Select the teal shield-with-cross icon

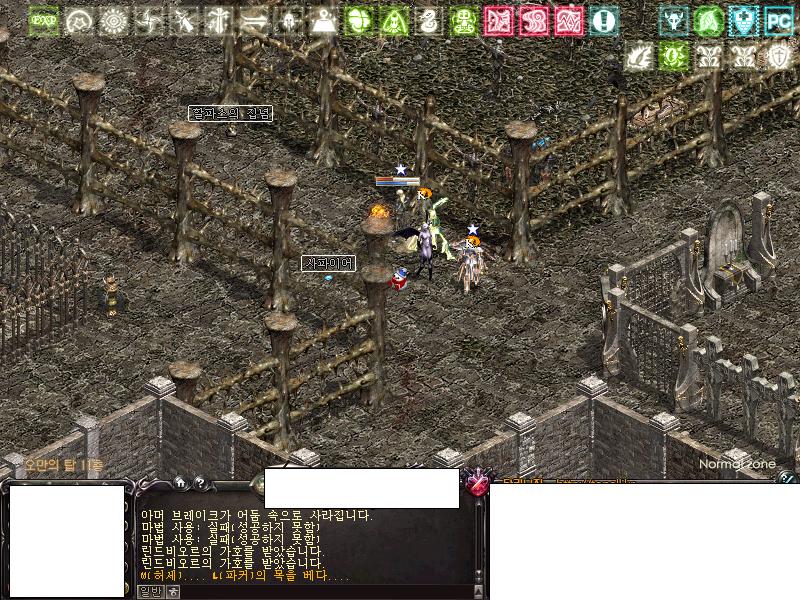(743, 20)
